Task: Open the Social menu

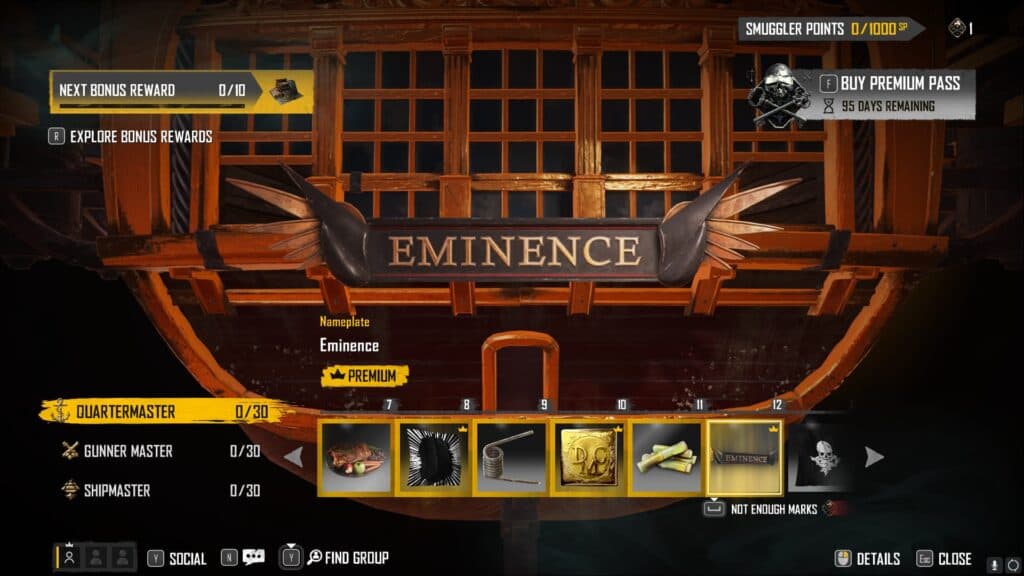Action: tap(177, 558)
